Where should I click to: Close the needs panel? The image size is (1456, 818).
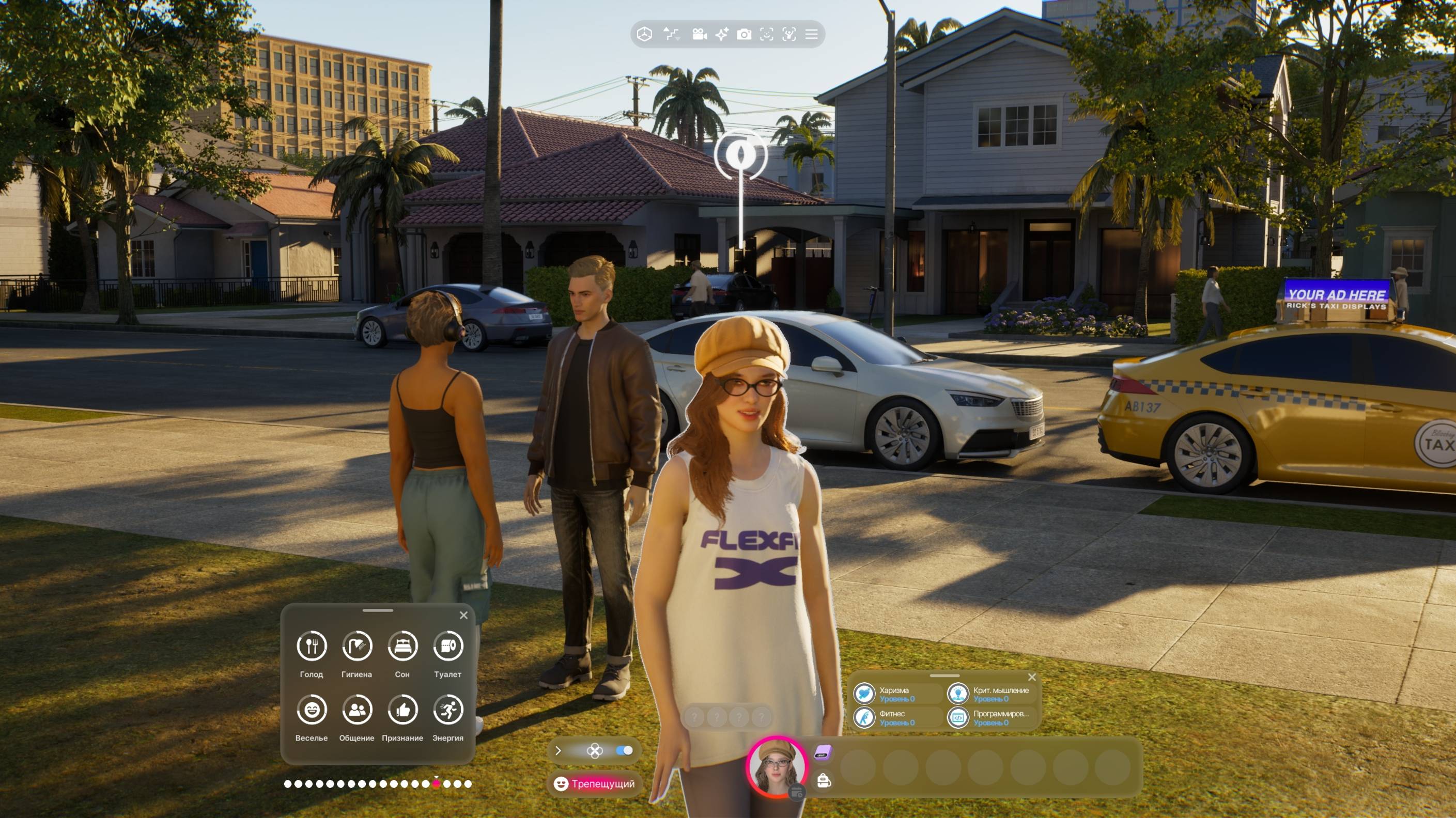coord(463,615)
